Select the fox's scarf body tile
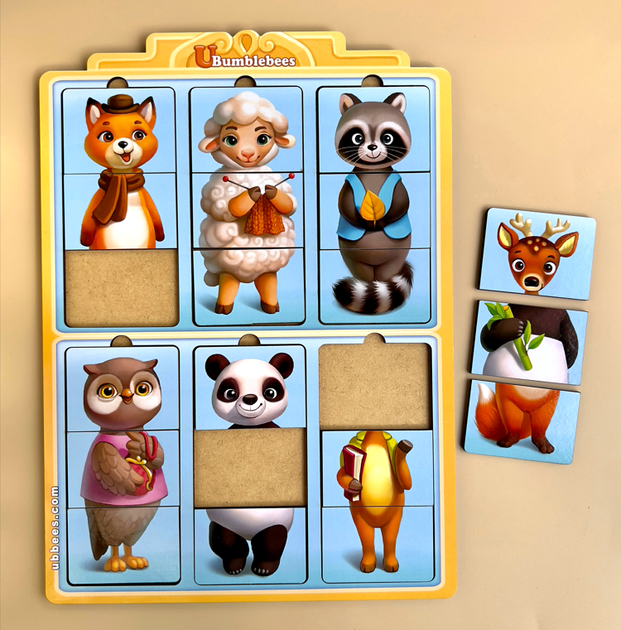This screenshot has height=630, width=621. (119, 211)
